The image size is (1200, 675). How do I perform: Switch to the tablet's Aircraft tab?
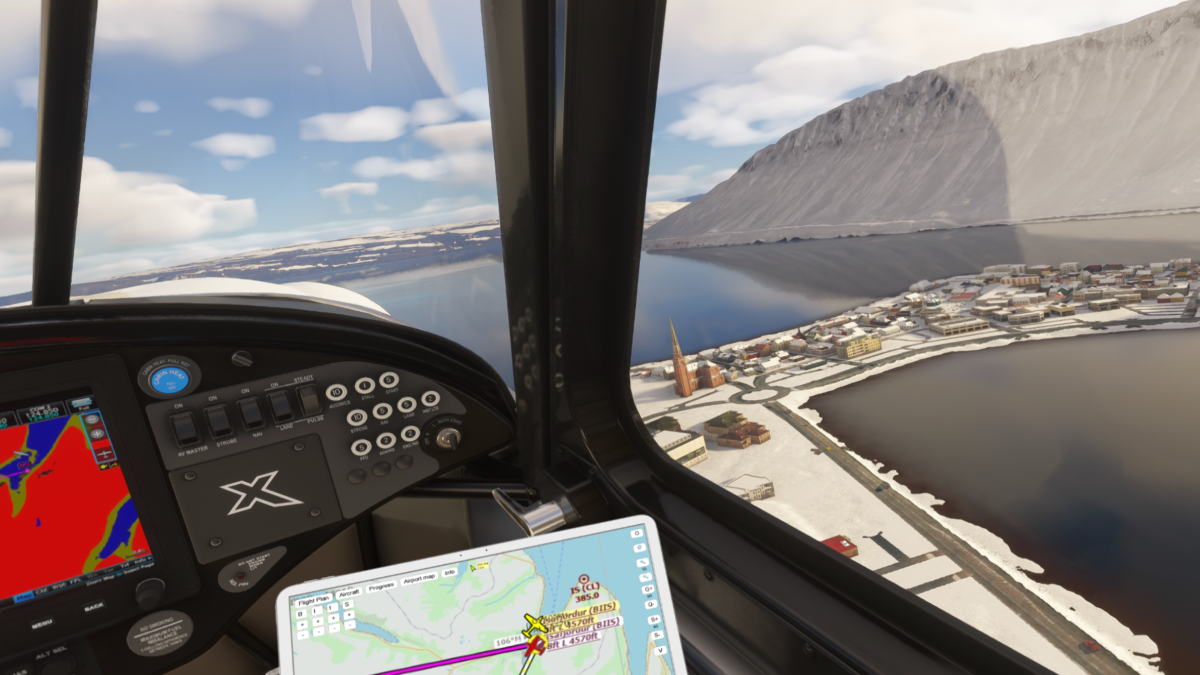tap(349, 592)
